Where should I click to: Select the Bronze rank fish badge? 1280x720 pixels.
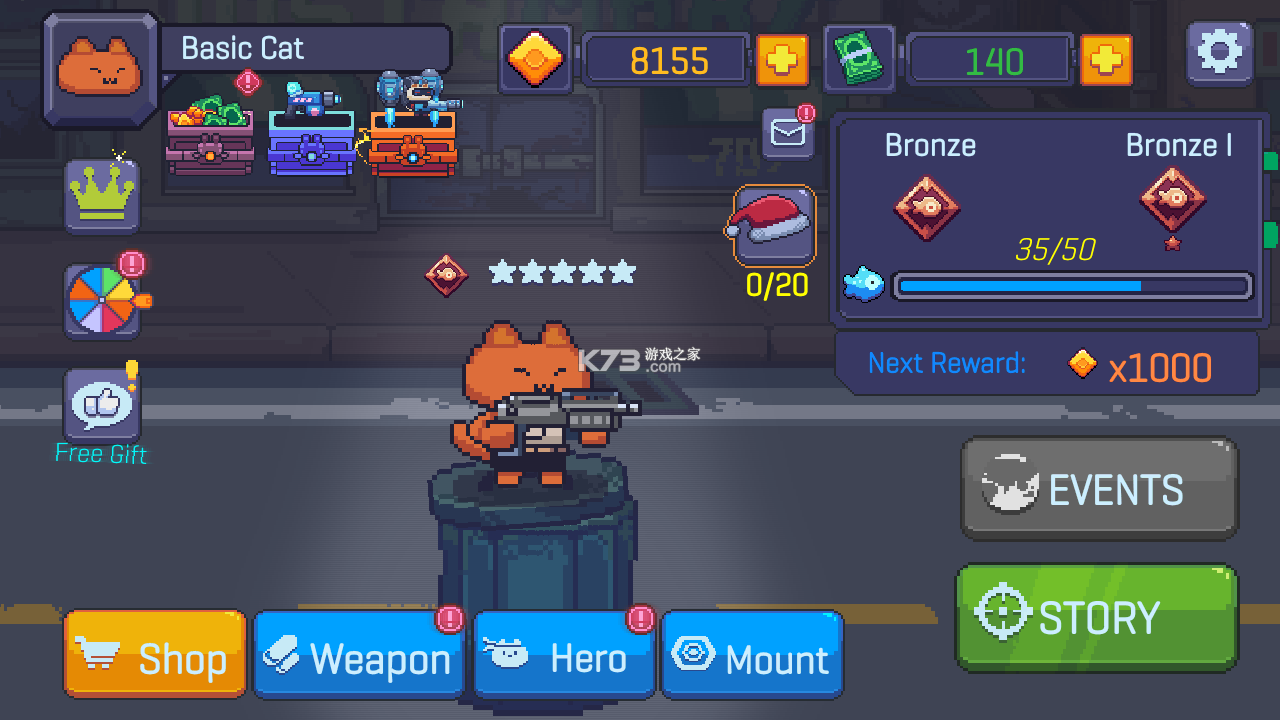click(x=926, y=207)
